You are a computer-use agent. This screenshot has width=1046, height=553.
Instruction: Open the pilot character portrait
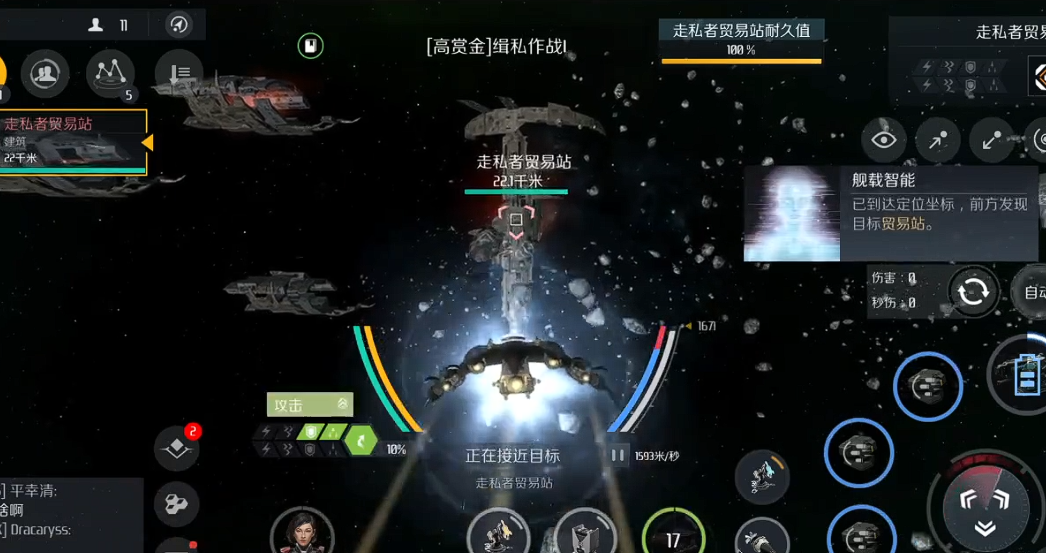[x=301, y=531]
